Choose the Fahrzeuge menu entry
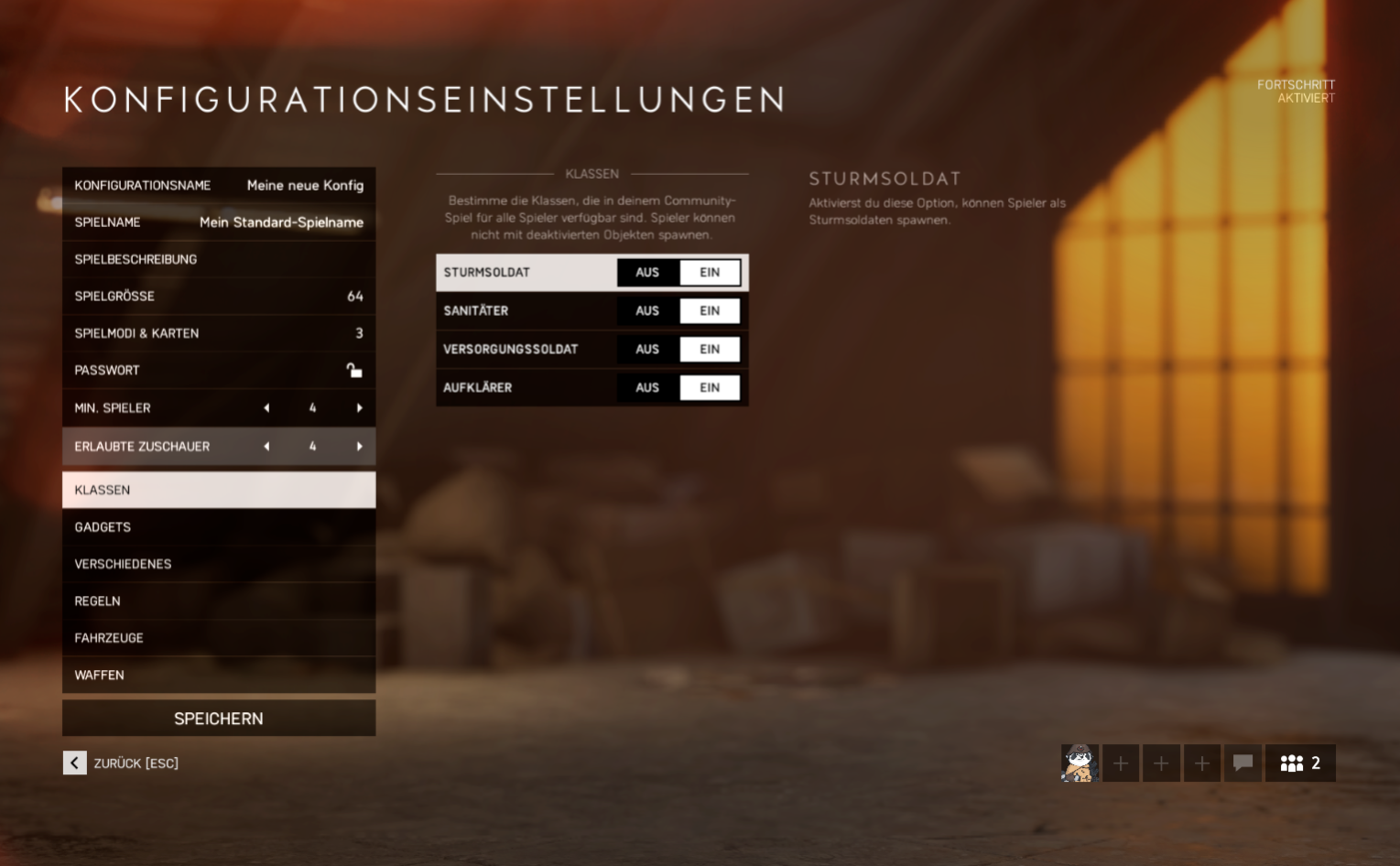Viewport: 1400px width, 866px height. pos(218,638)
